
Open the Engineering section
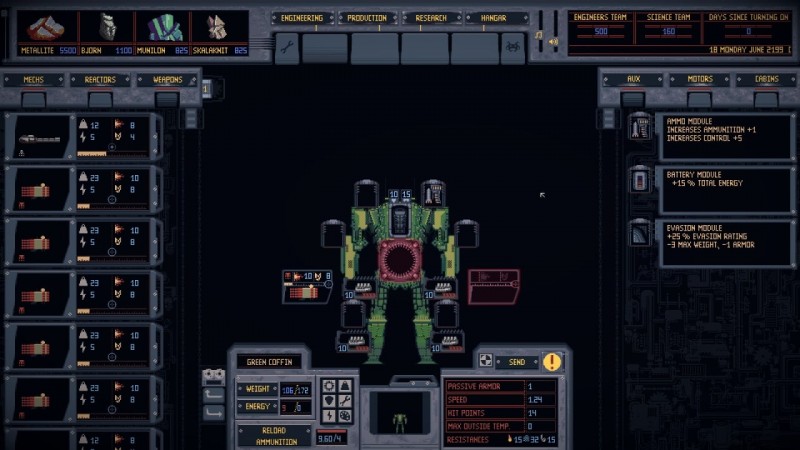[x=301, y=18]
